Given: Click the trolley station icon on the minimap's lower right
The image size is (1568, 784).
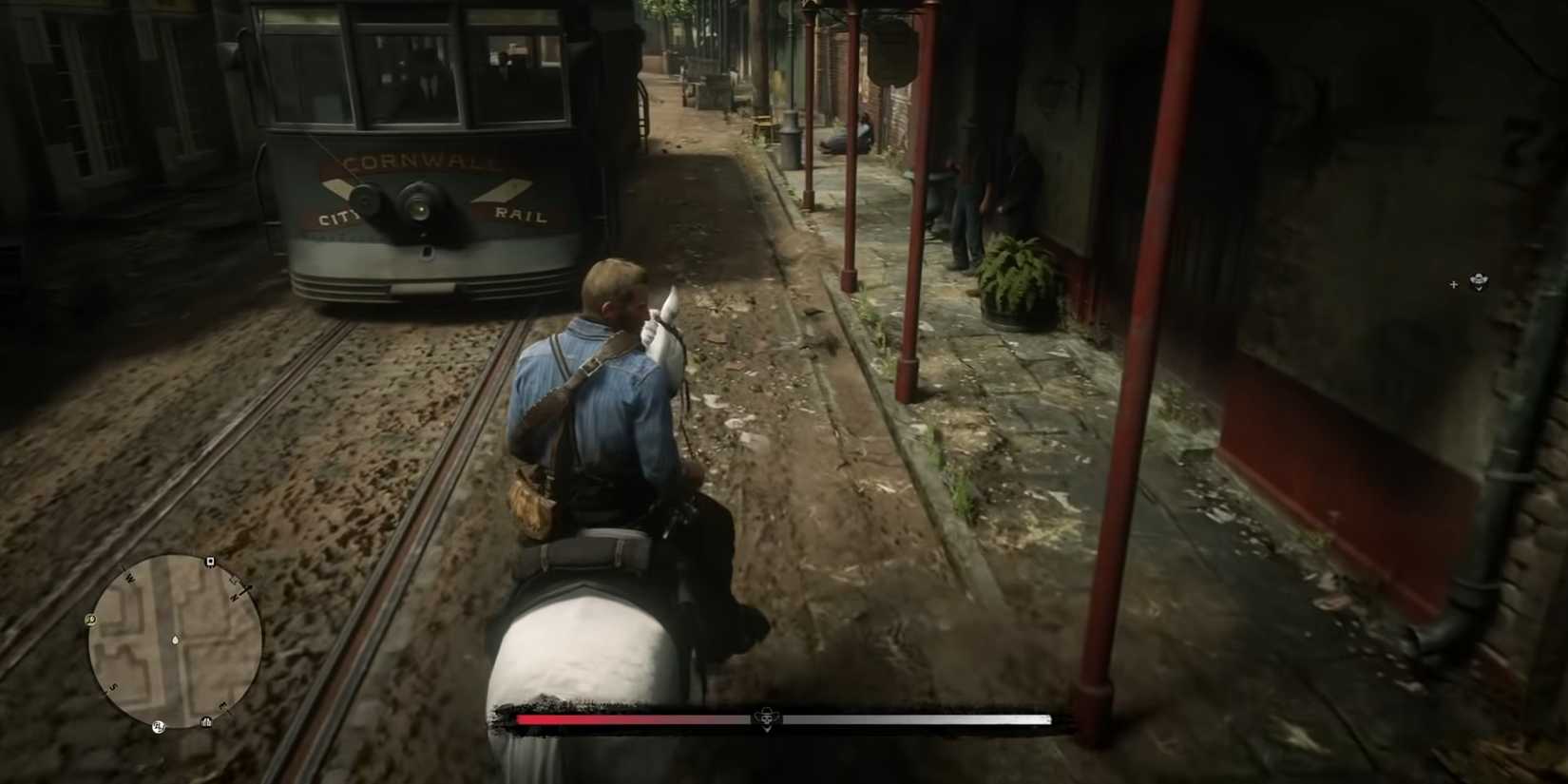Looking at the screenshot, I should coord(207,721).
